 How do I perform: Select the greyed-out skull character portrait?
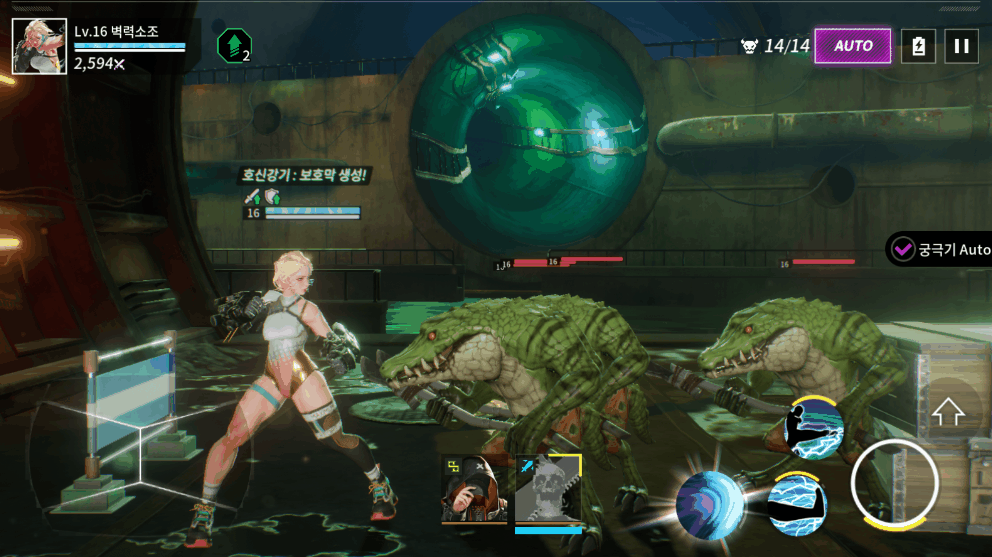(548, 489)
